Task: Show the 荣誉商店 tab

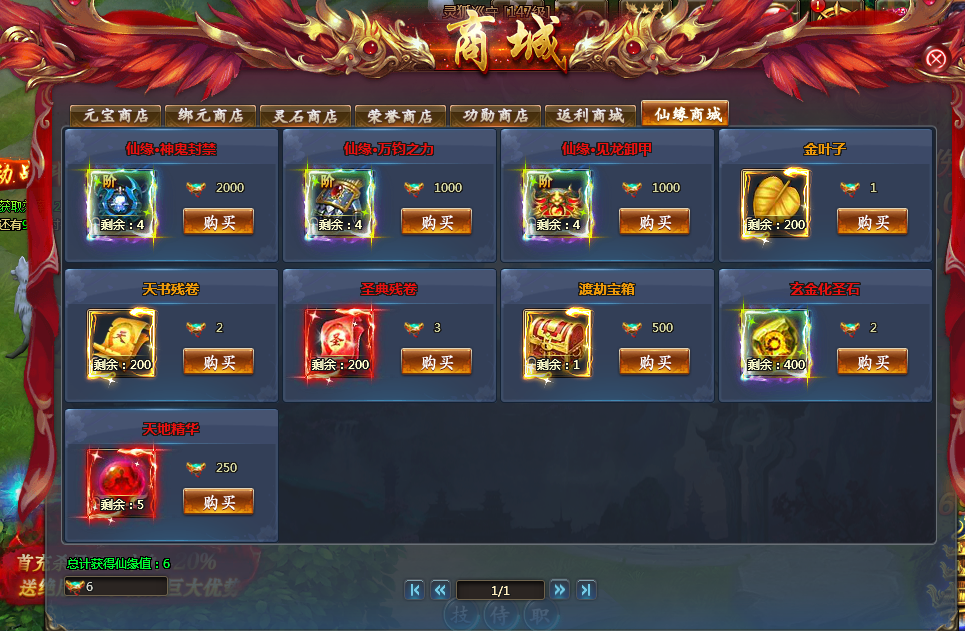Action: click(x=400, y=115)
